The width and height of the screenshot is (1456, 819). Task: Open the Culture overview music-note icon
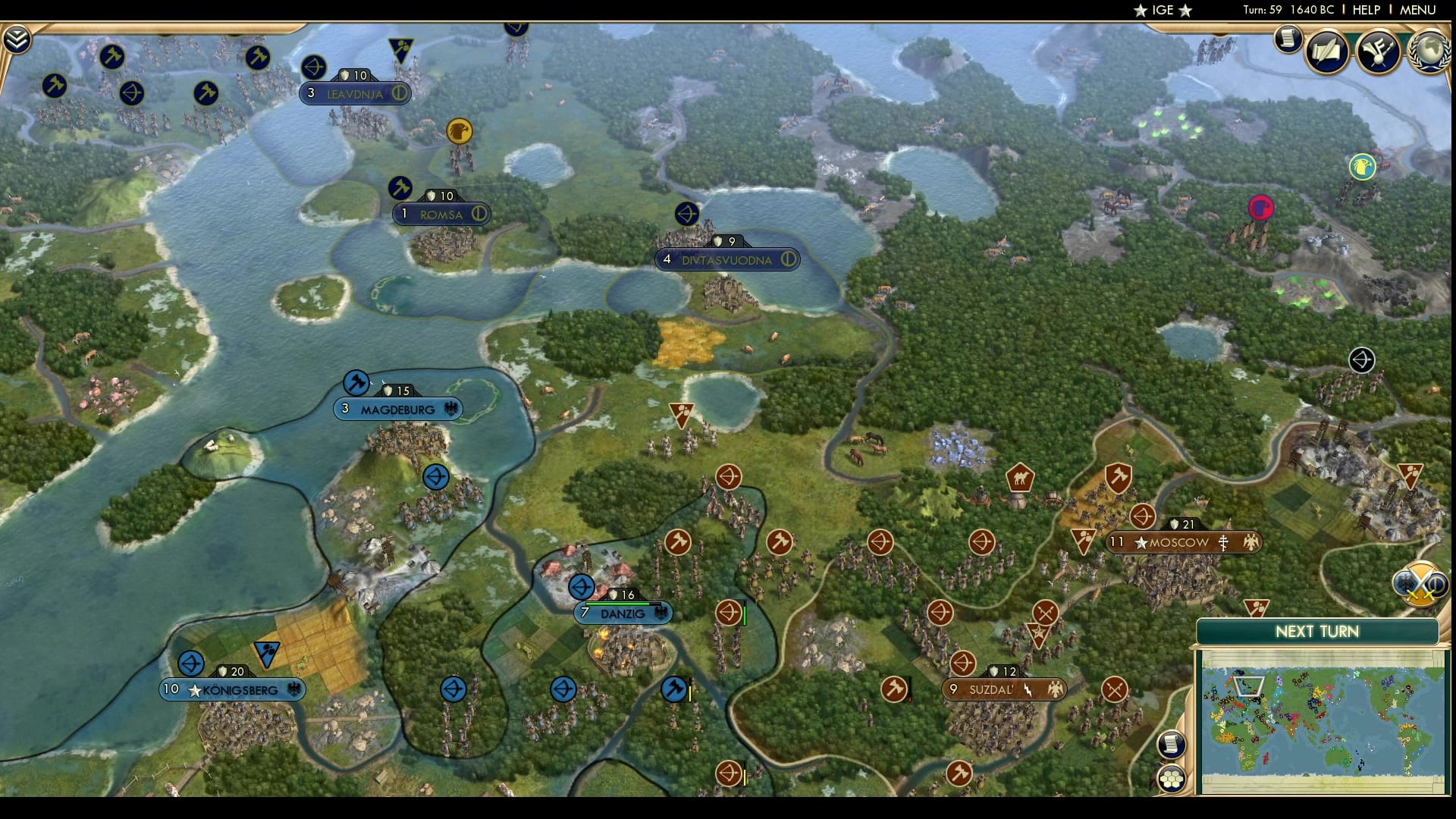(x=1376, y=52)
